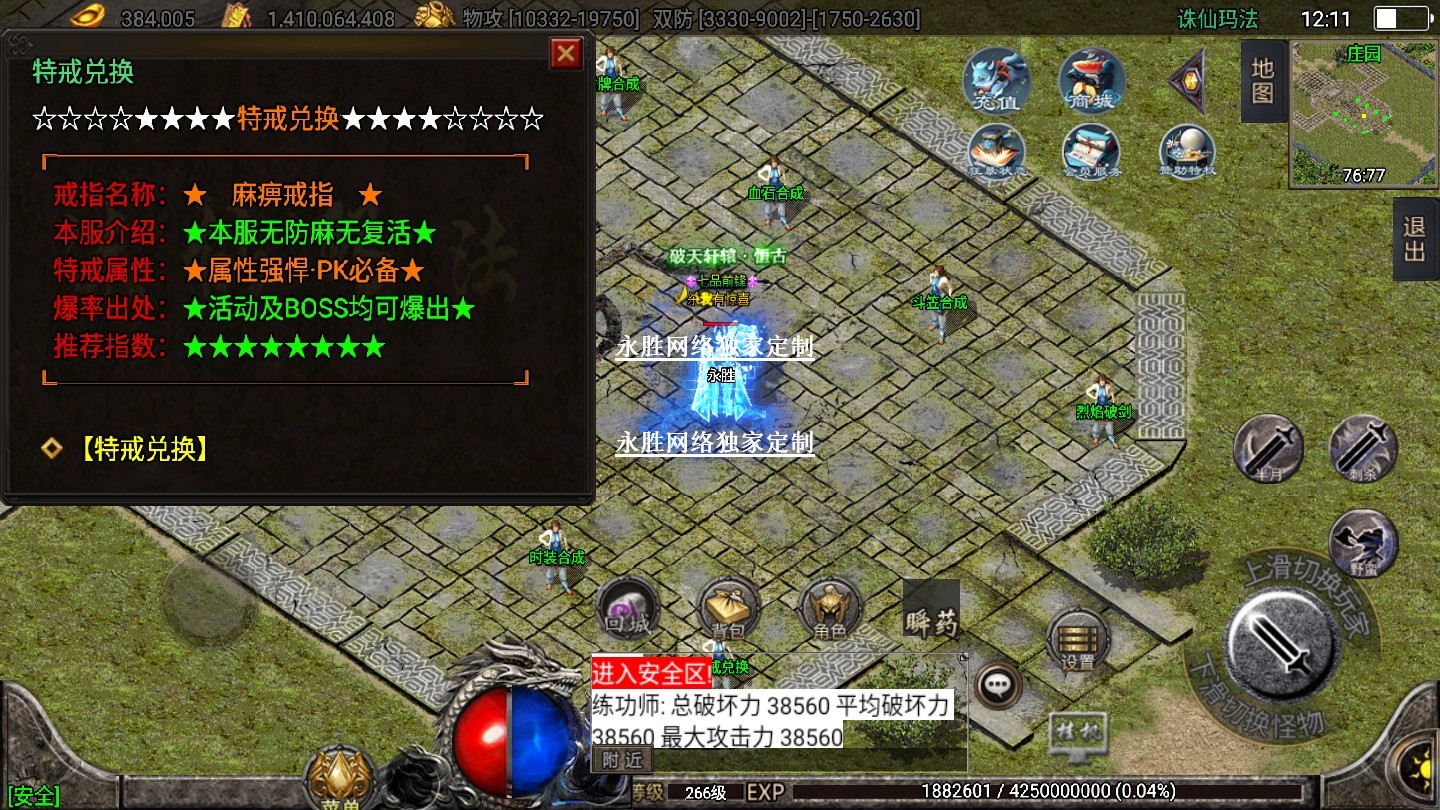Collapse the top icon row with the arrow
This screenshot has width=1440, height=810.
tap(1189, 80)
